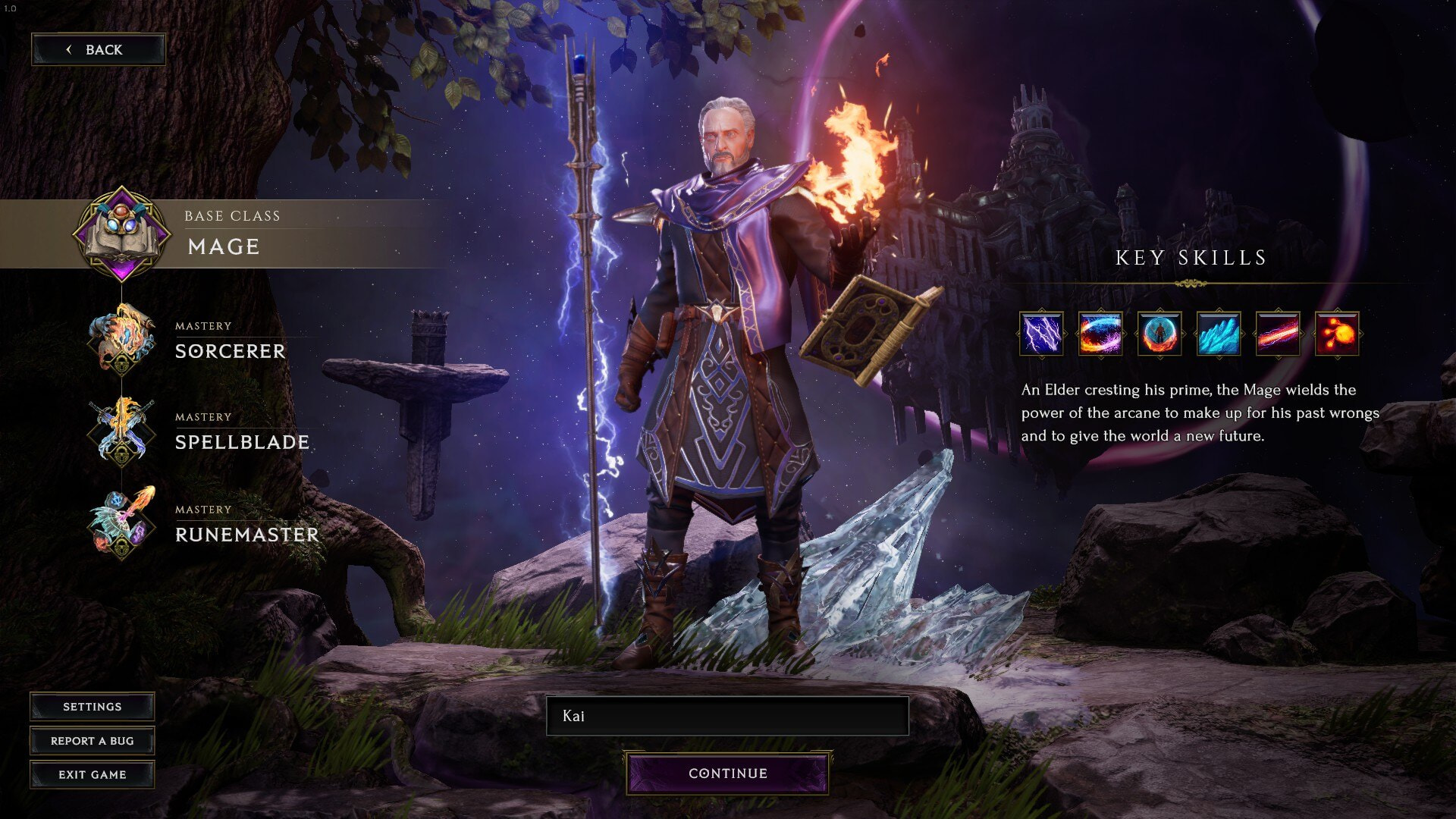Go back with the Back button

click(x=98, y=50)
